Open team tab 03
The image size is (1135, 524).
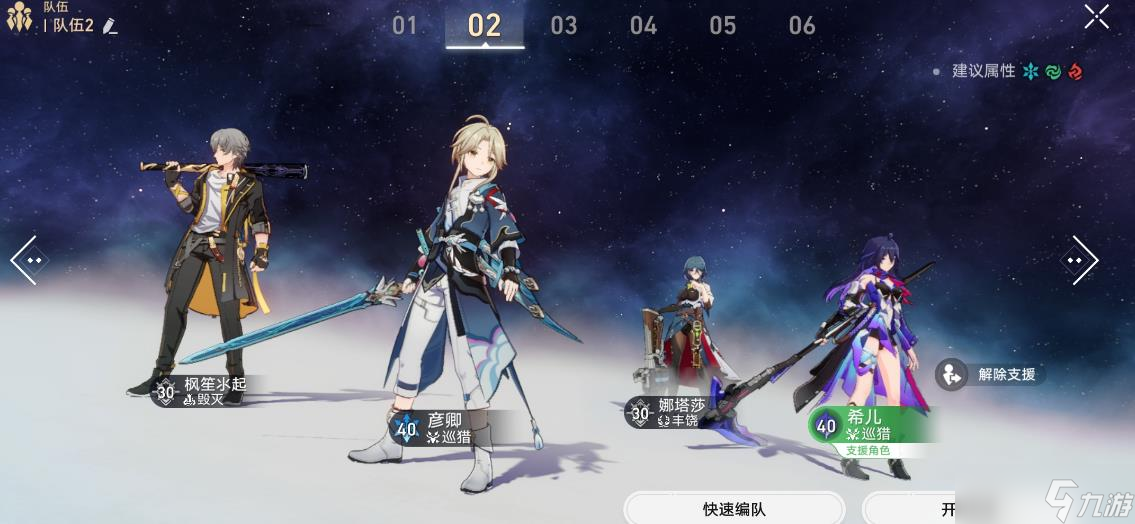click(x=564, y=25)
